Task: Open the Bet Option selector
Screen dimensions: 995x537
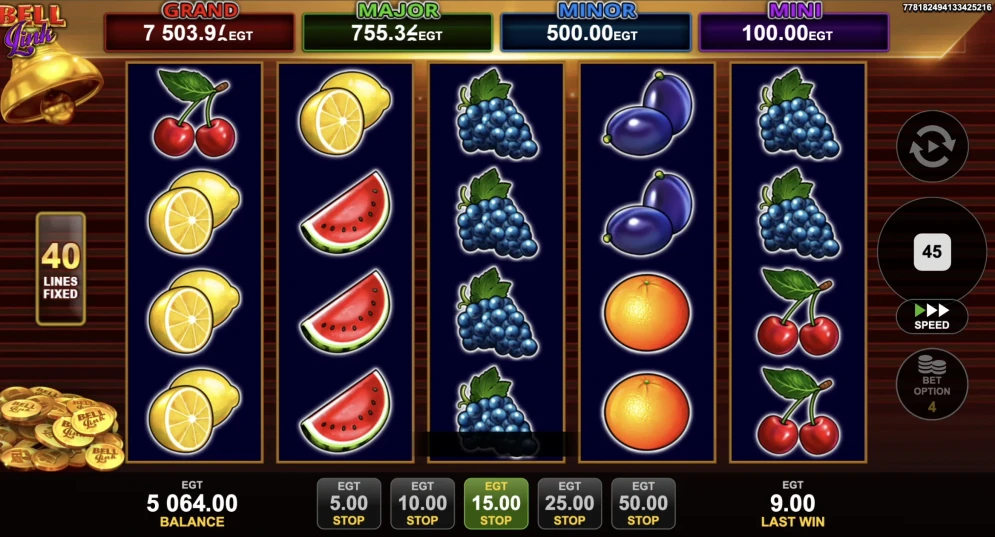Action: tap(932, 384)
